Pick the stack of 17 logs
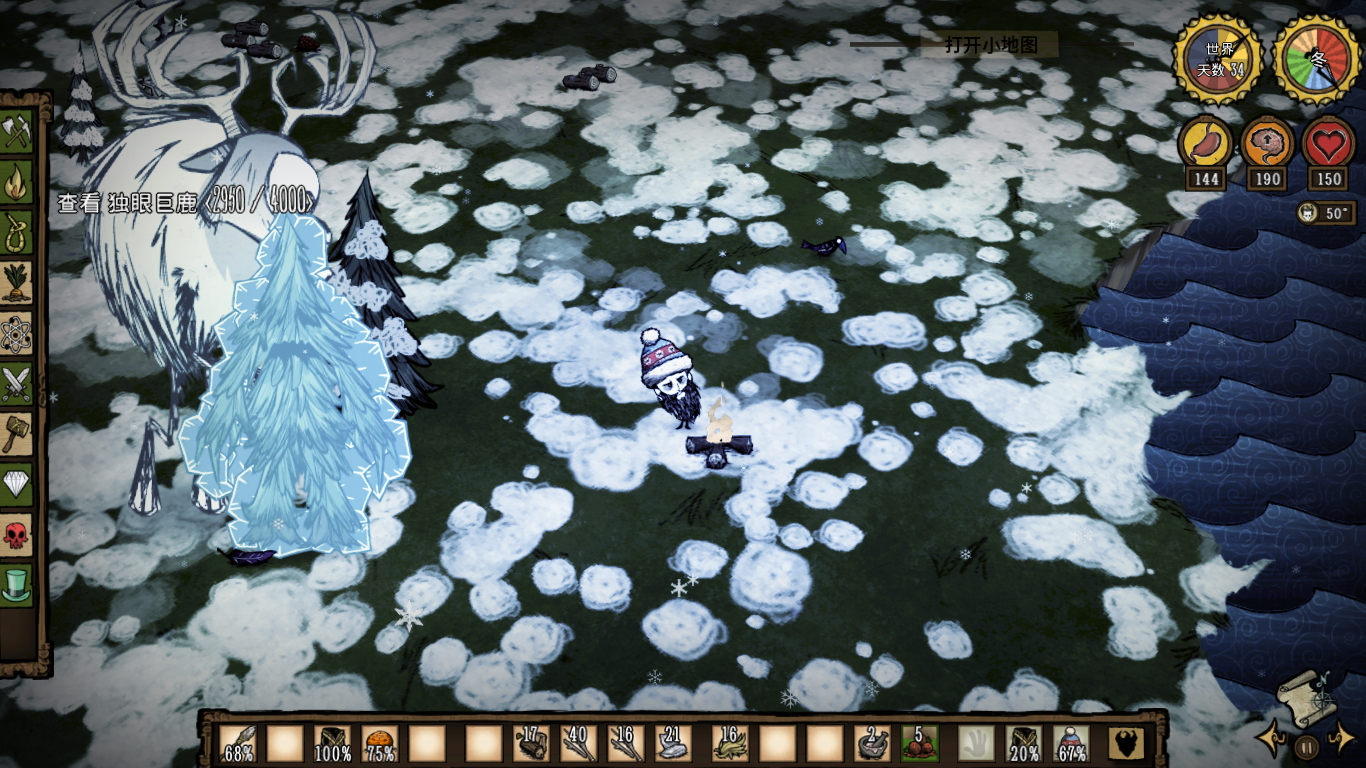The width and height of the screenshot is (1366, 768). (531, 744)
